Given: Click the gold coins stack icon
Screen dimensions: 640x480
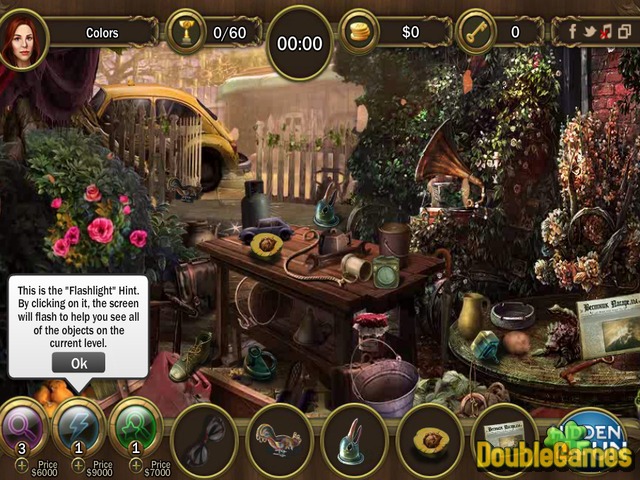Looking at the screenshot, I should pos(359,32).
